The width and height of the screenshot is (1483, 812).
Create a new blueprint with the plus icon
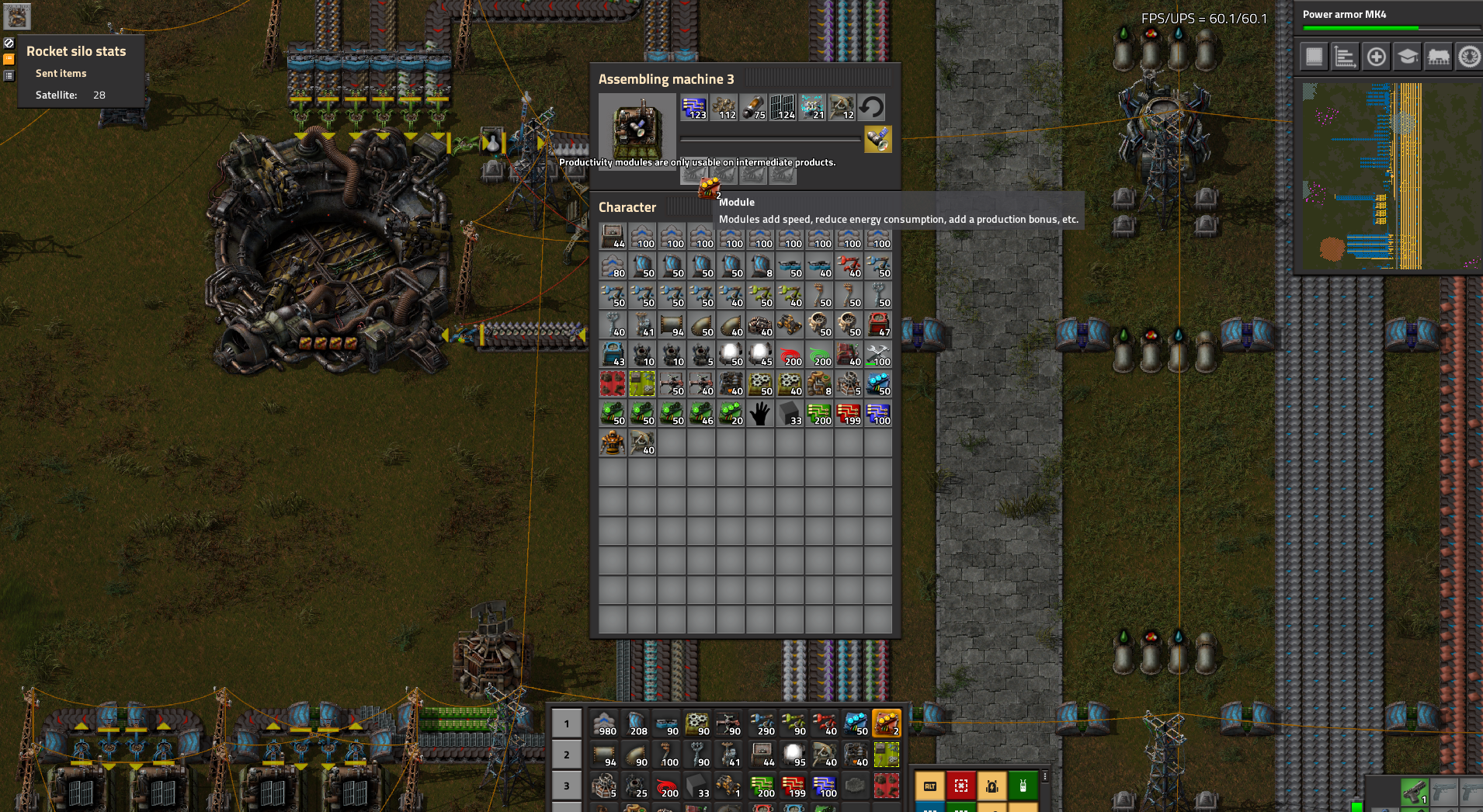coord(1377,57)
